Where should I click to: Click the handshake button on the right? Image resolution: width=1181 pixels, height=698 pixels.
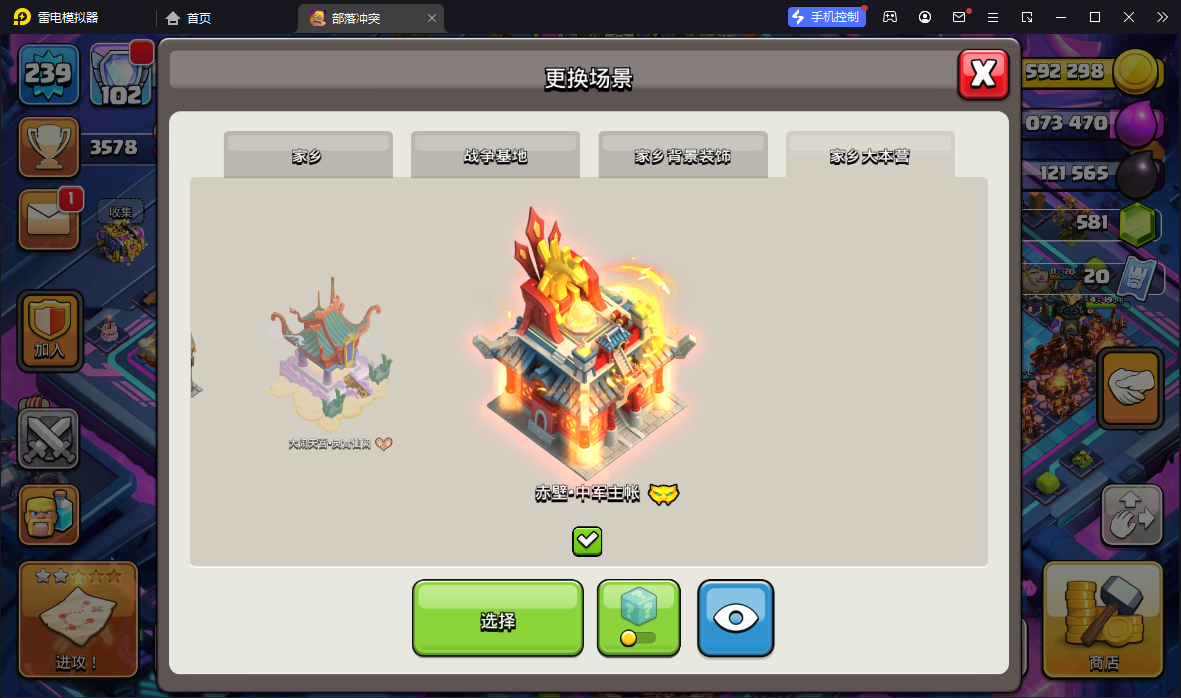point(1130,388)
